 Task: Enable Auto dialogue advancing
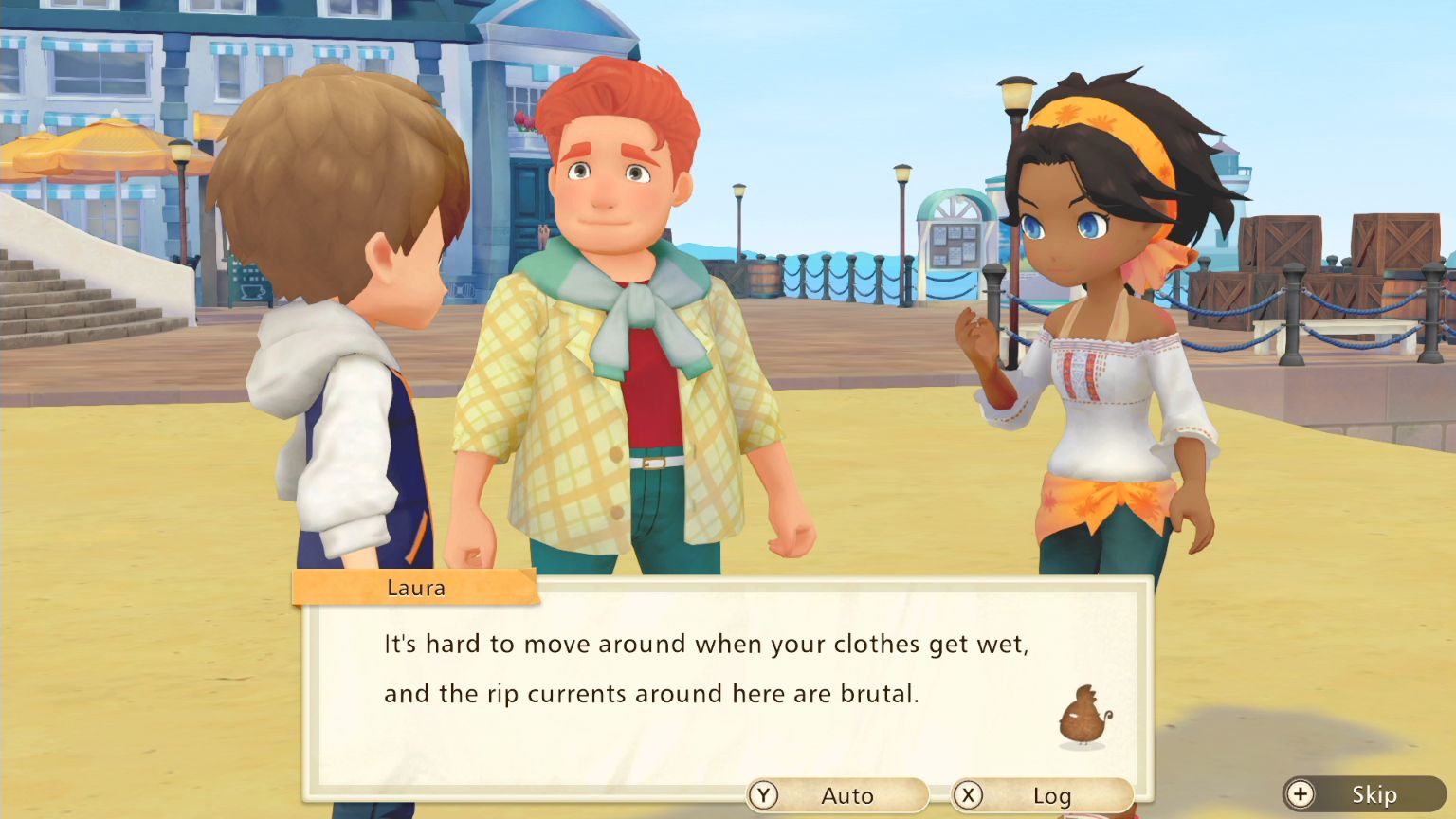point(838,796)
